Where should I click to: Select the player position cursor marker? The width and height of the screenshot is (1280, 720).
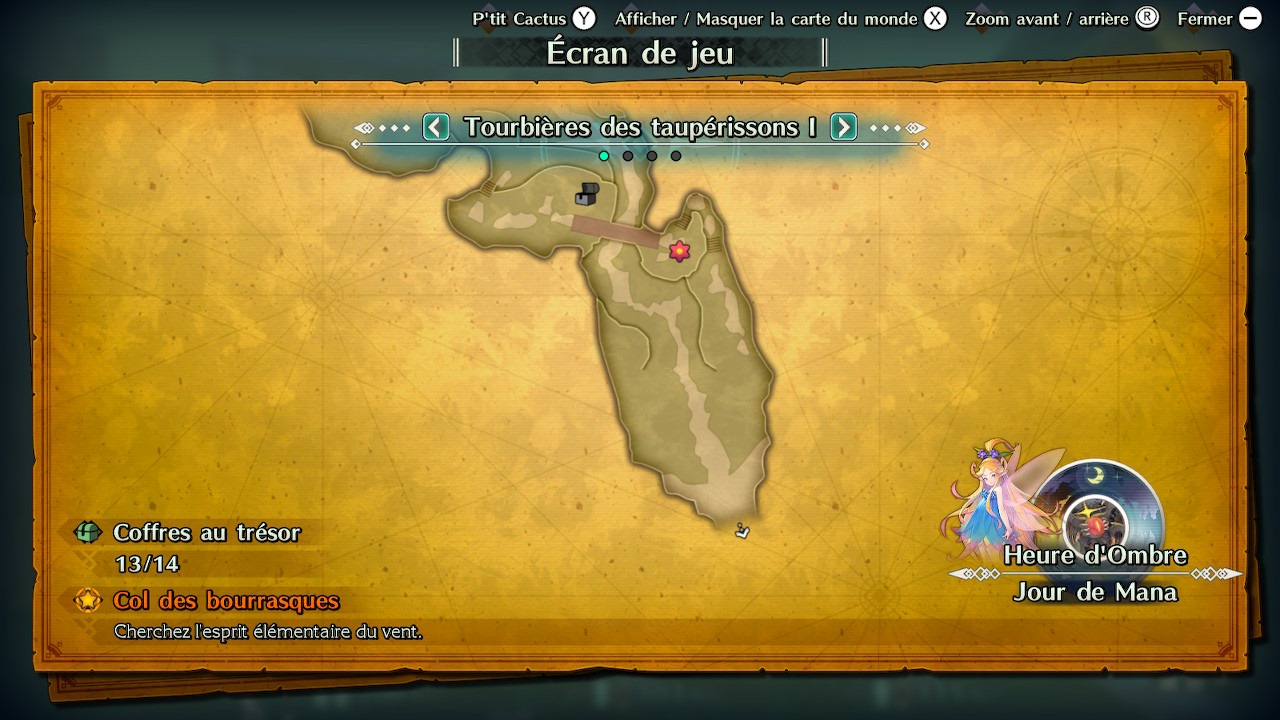tap(742, 530)
